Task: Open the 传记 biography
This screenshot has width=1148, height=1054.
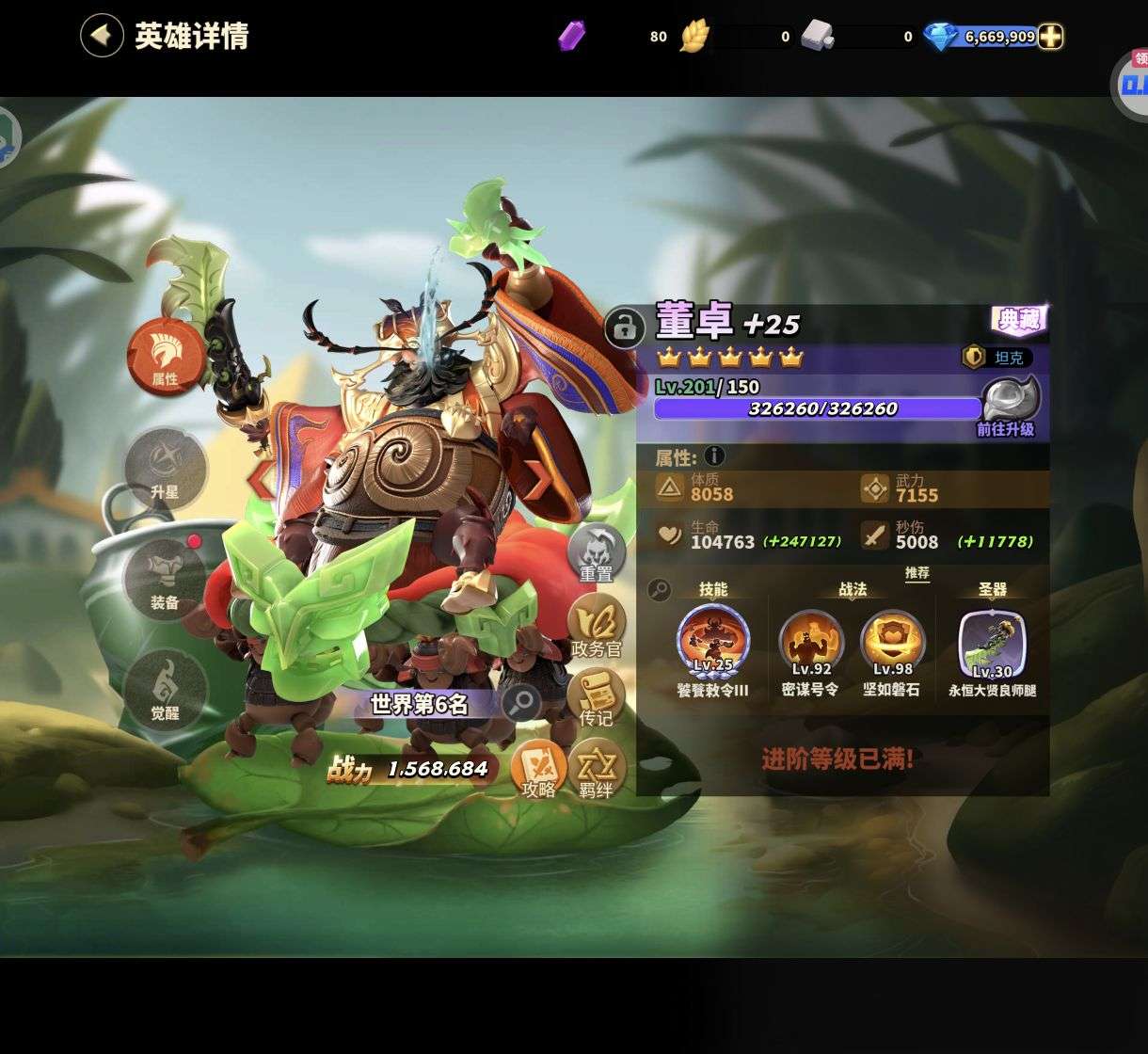Action: tap(596, 698)
